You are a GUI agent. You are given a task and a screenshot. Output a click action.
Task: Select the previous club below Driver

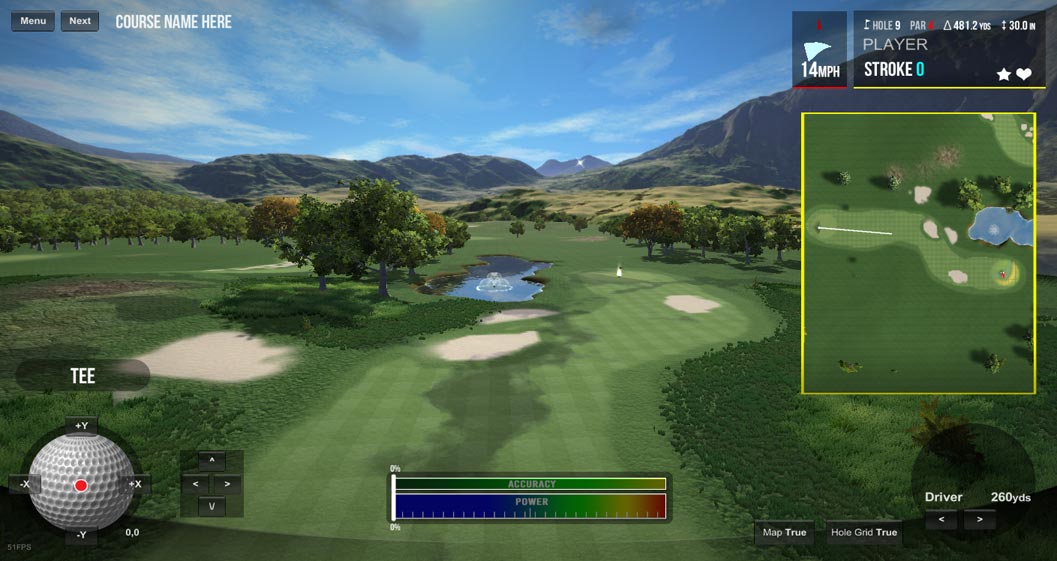[x=941, y=520]
